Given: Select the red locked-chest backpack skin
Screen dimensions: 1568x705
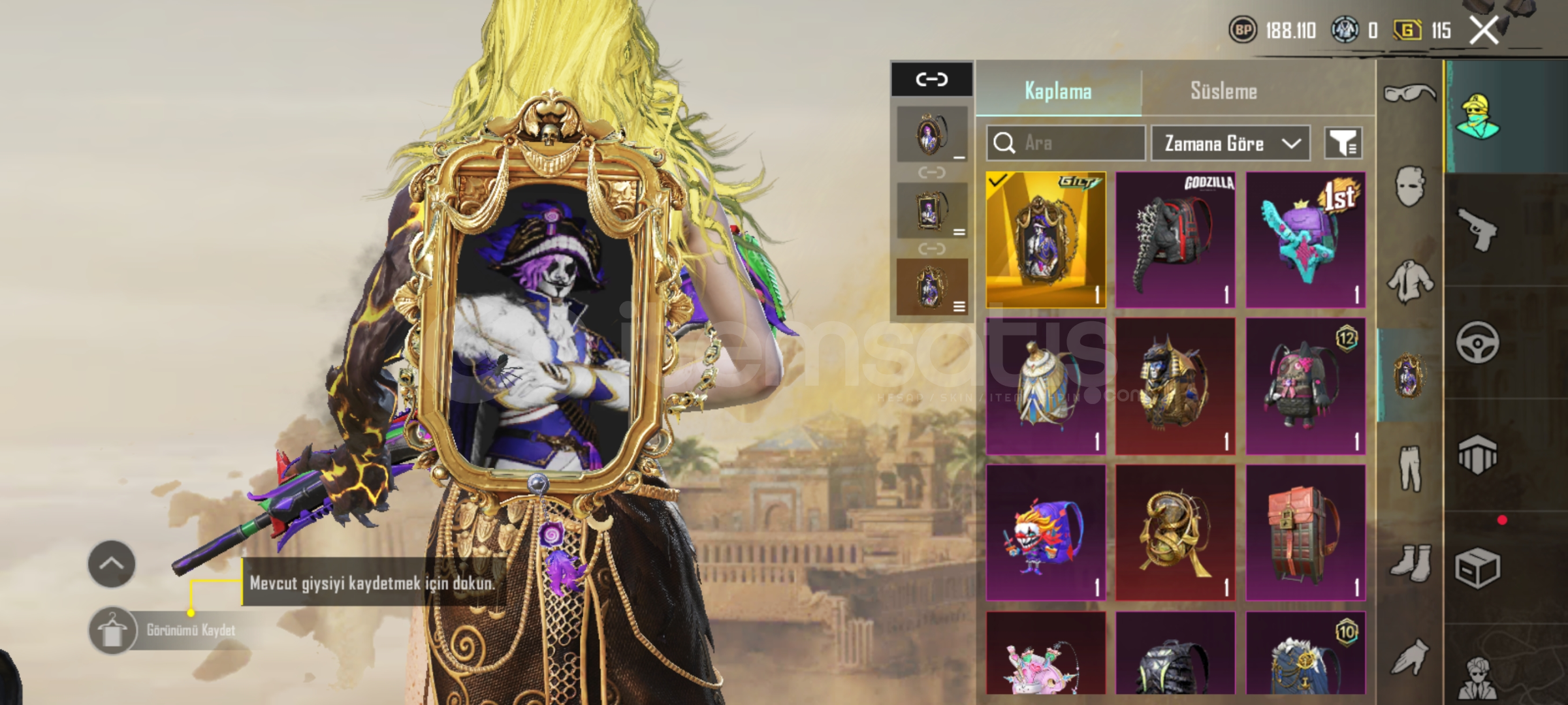Looking at the screenshot, I should 1305,532.
